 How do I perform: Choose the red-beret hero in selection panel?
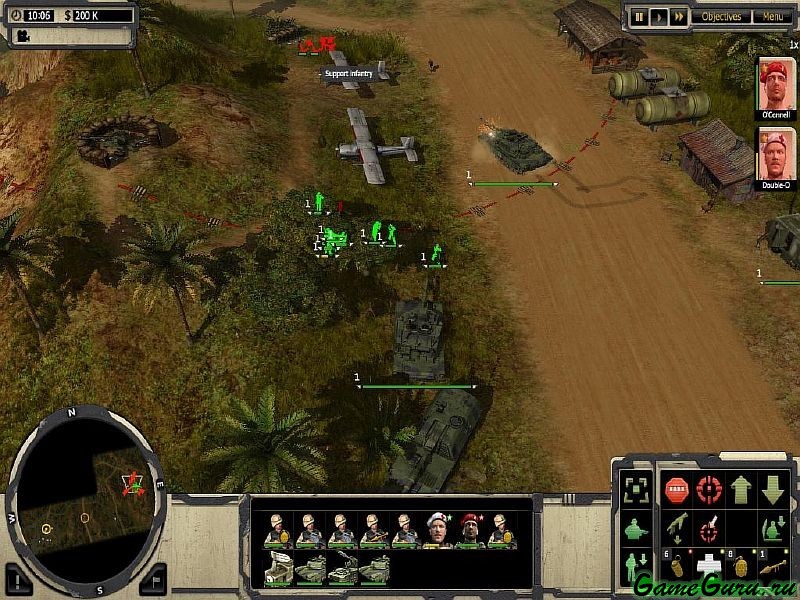(469, 530)
